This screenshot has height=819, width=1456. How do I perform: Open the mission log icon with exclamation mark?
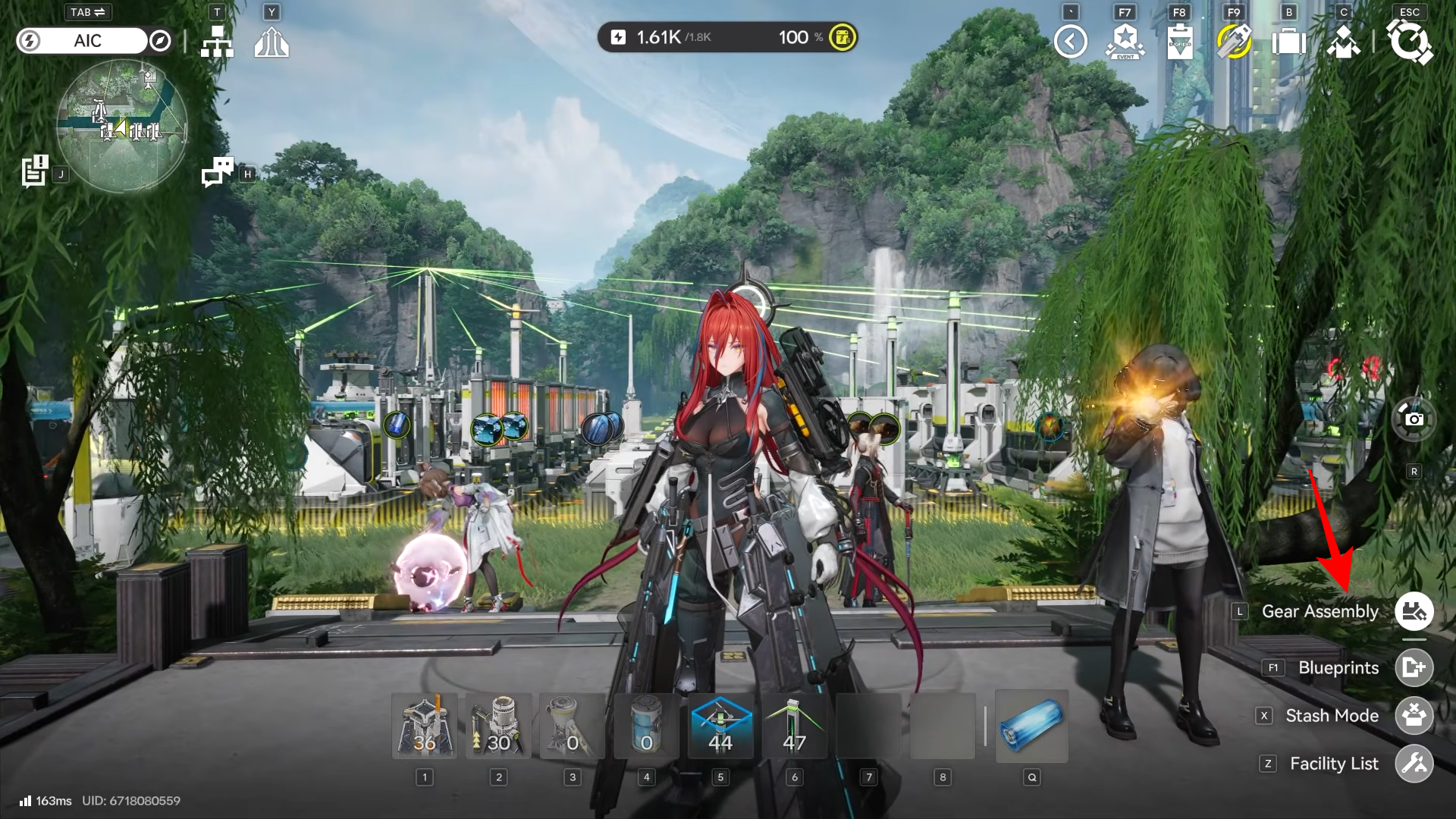[35, 171]
